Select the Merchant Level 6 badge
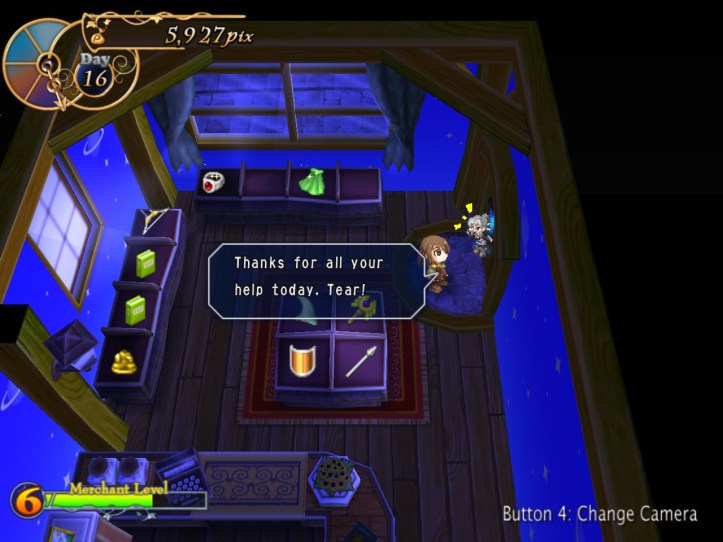723x542 pixels. click(27, 499)
